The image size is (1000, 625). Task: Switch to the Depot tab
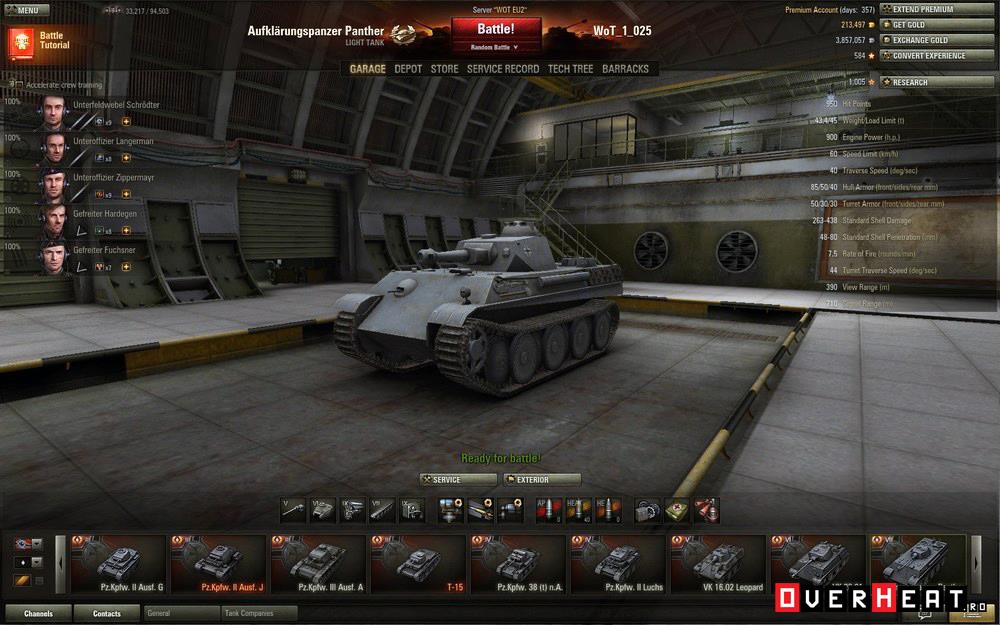click(x=408, y=69)
